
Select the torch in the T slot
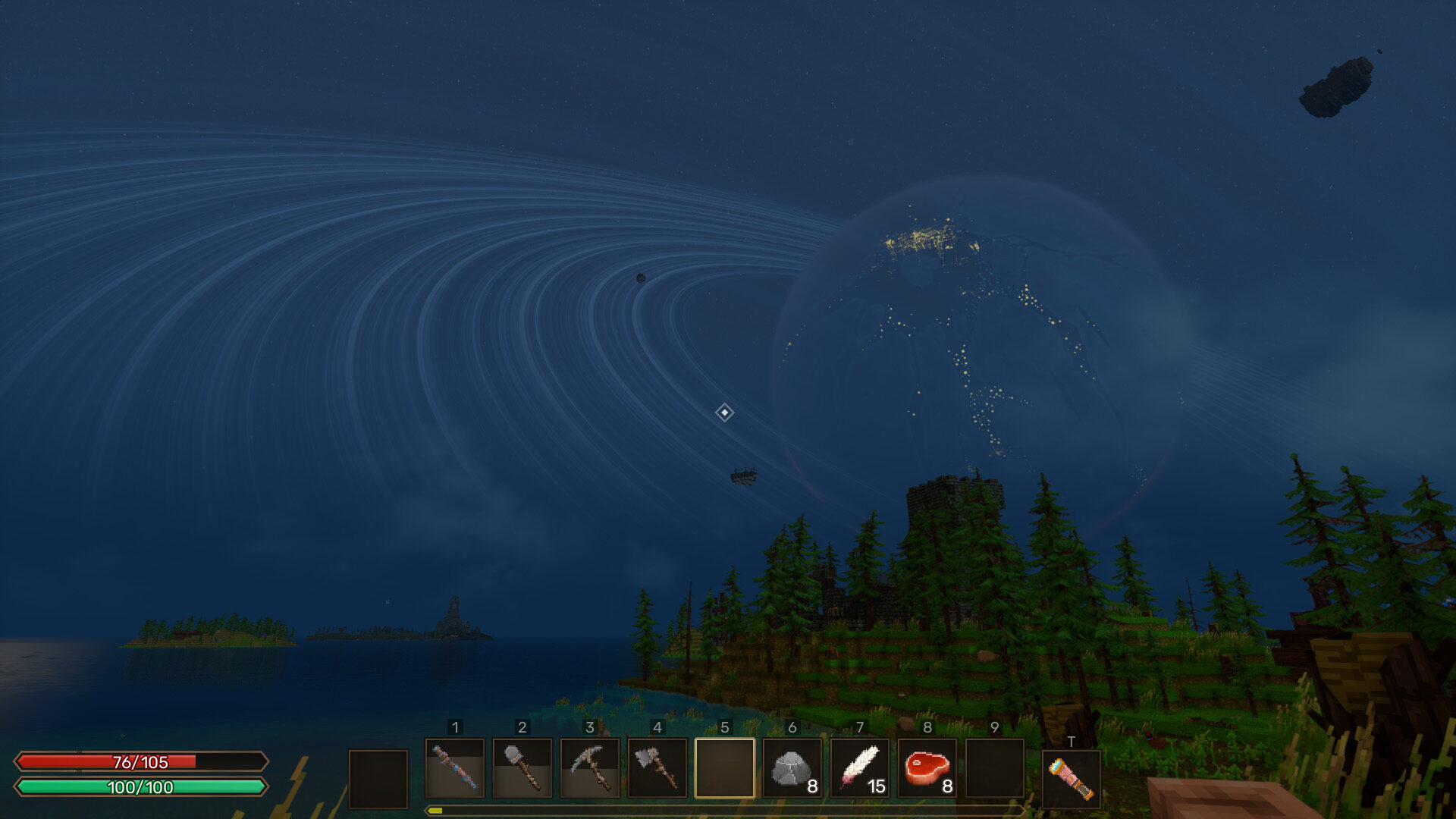tap(1072, 778)
